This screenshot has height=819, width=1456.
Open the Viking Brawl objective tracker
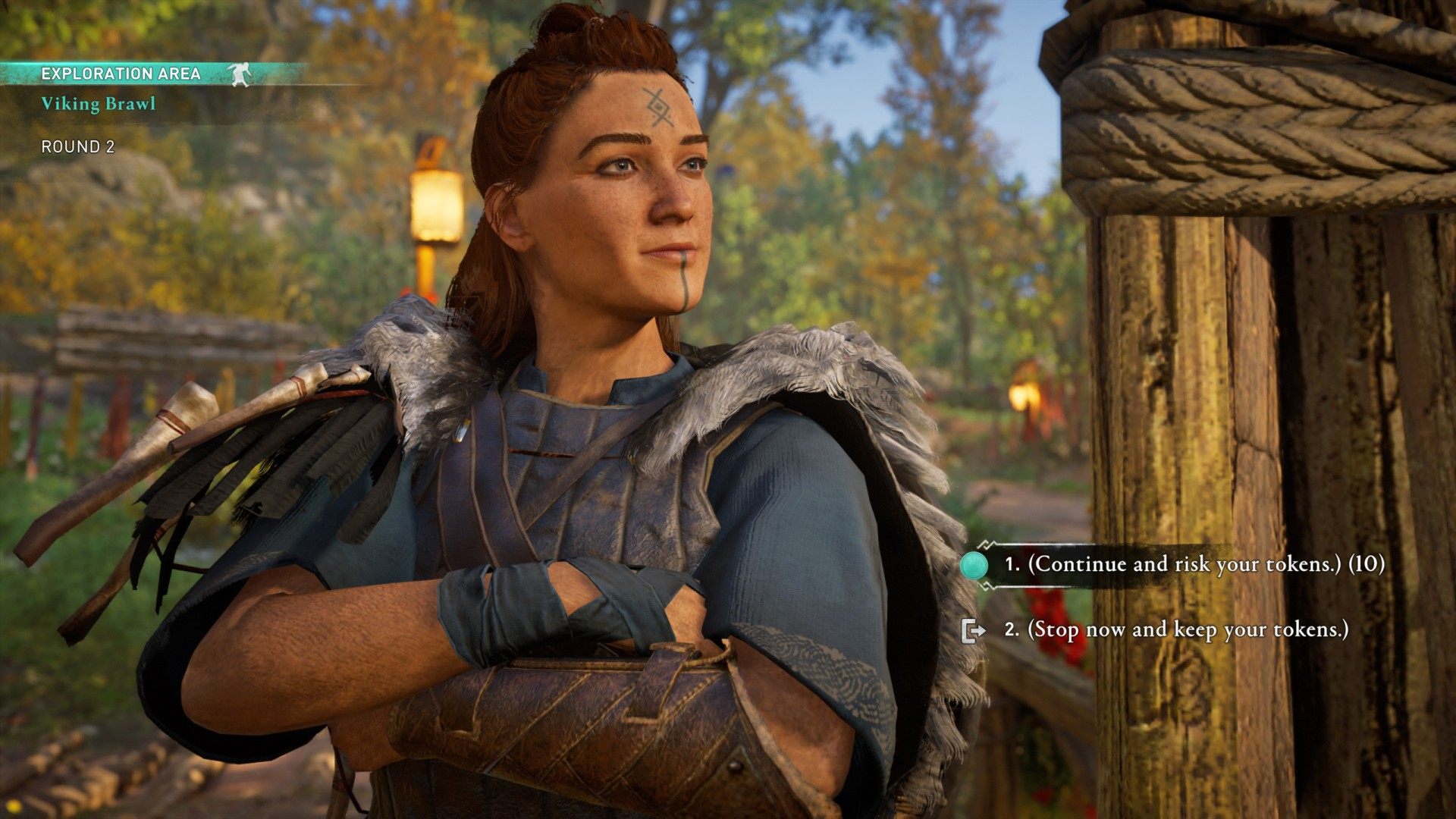tap(98, 104)
